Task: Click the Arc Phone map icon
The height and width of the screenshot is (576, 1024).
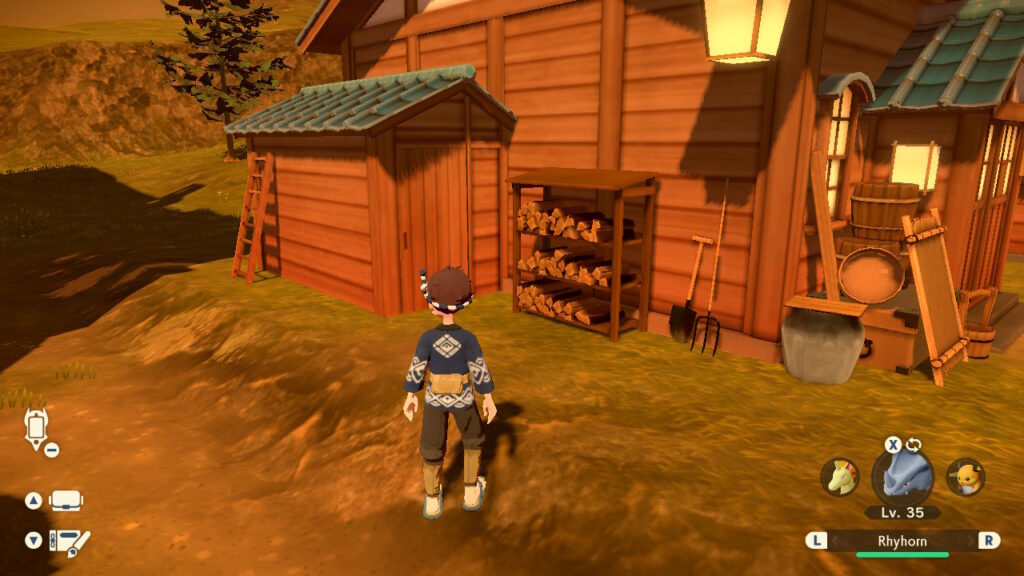Action: (x=36, y=428)
